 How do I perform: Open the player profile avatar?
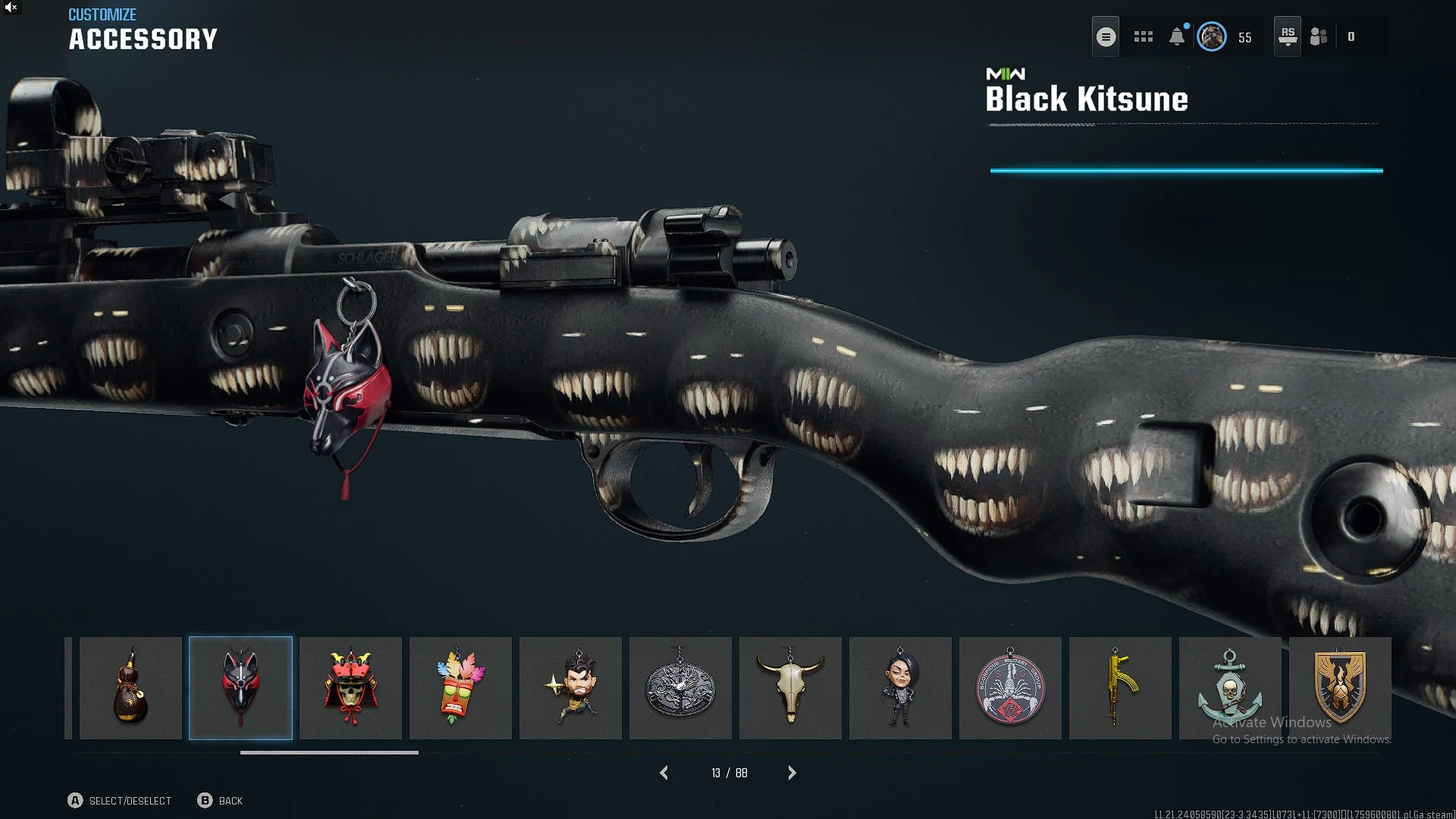tap(1211, 36)
